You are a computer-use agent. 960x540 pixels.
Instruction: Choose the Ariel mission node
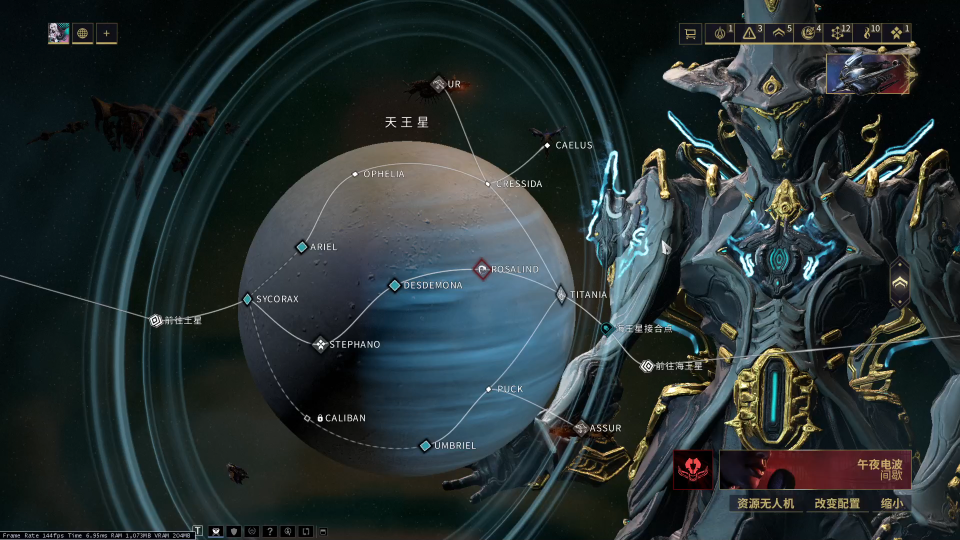pos(302,247)
